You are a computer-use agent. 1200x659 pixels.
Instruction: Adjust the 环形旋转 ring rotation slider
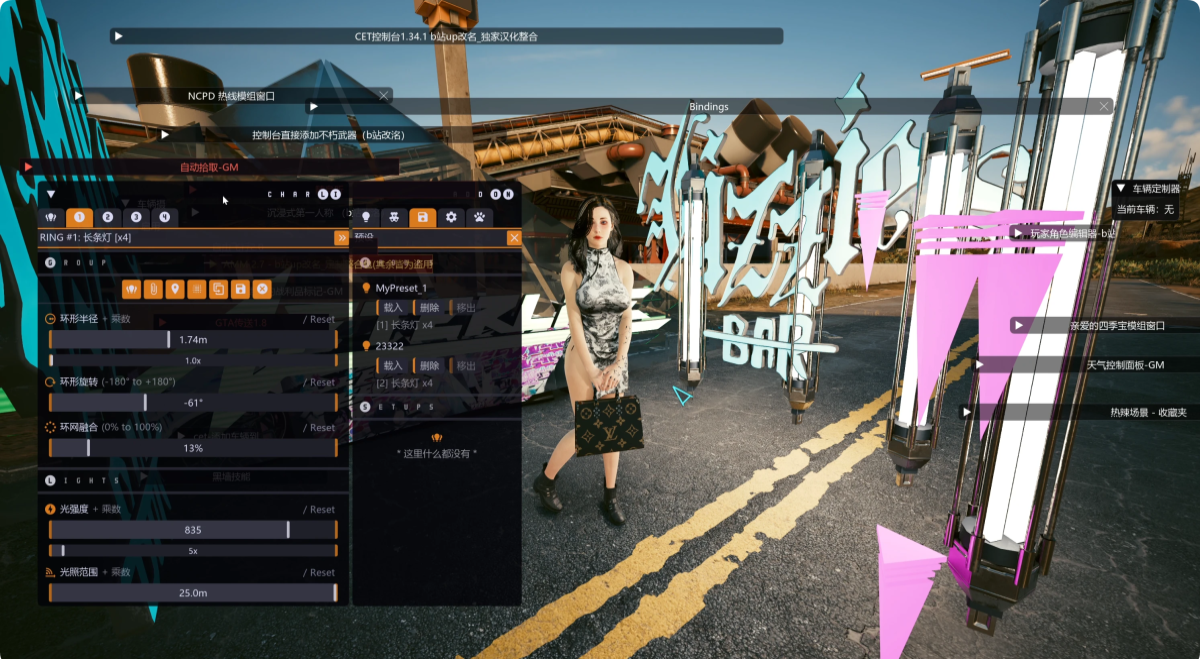pyautogui.click(x=192, y=403)
